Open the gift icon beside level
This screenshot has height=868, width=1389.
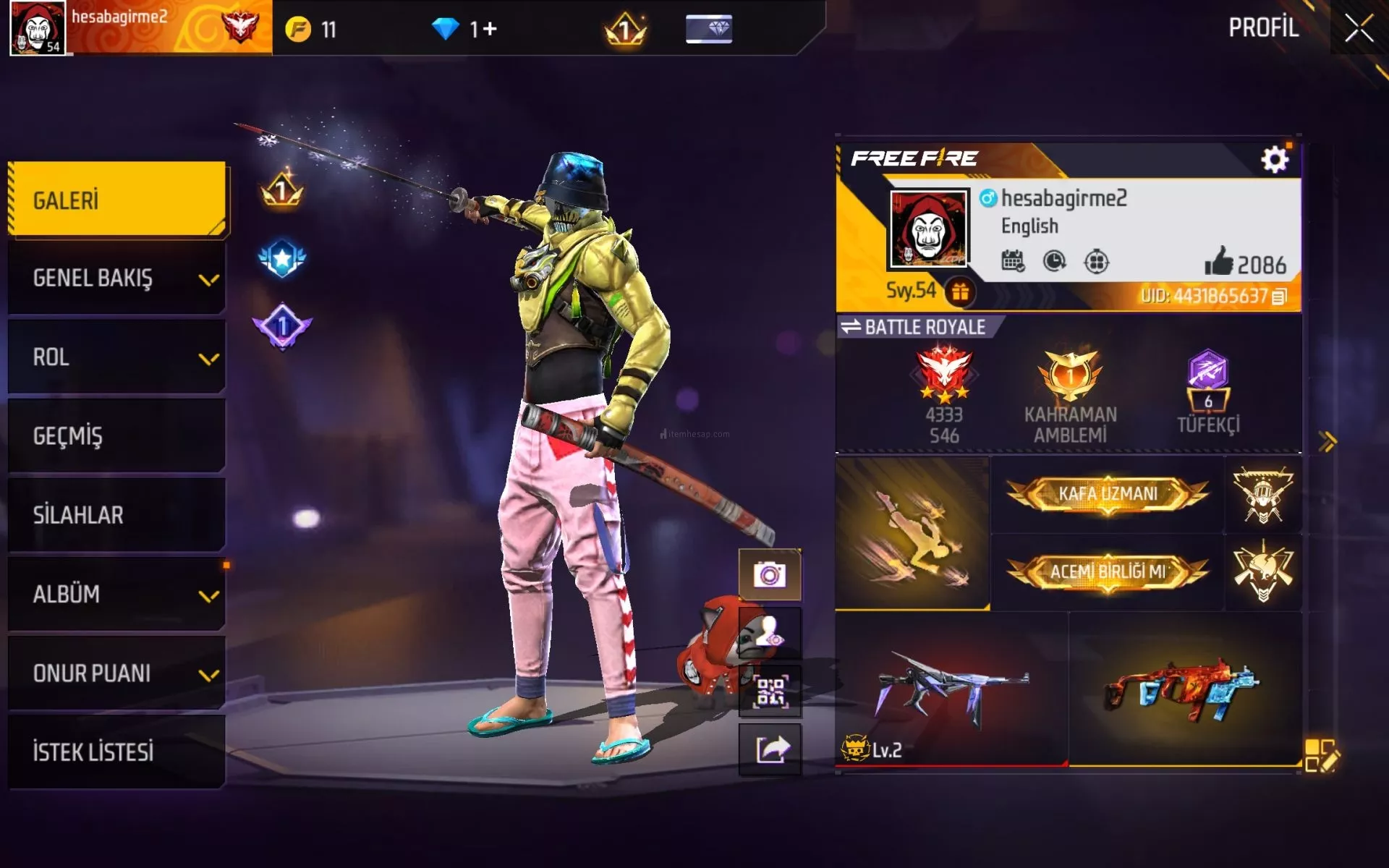[x=960, y=292]
